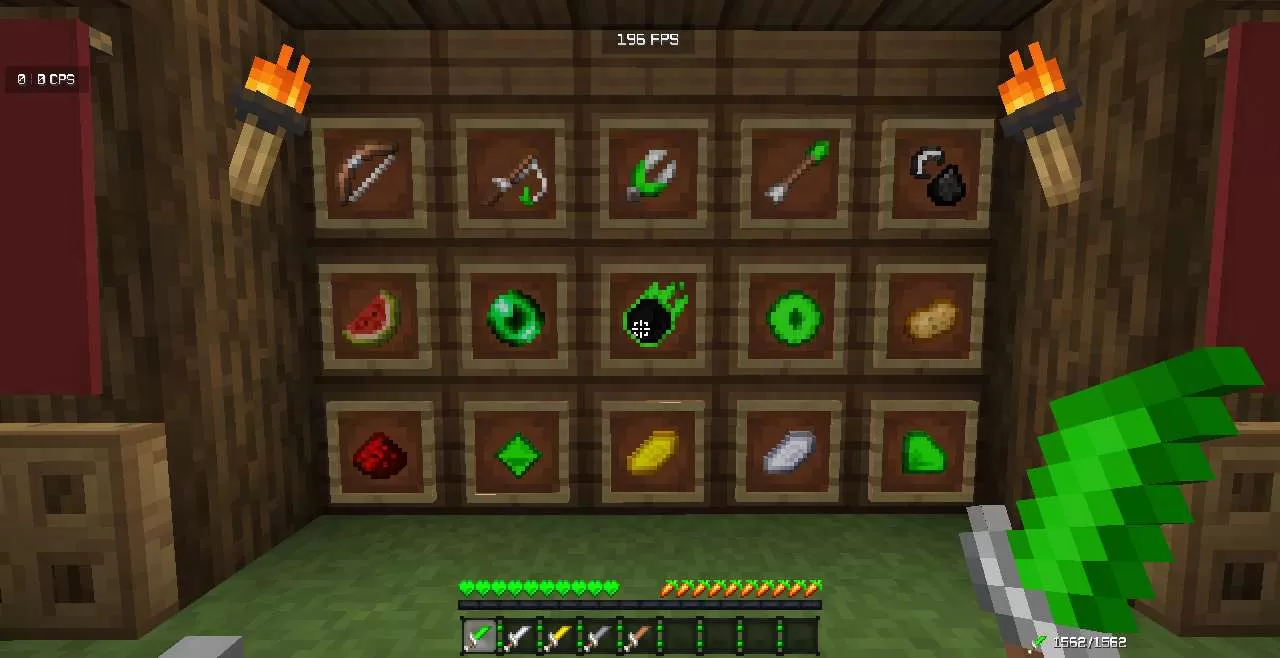The image size is (1280, 658).
Task: Select the white-bladed sword in the hotbar
Action: [518, 636]
